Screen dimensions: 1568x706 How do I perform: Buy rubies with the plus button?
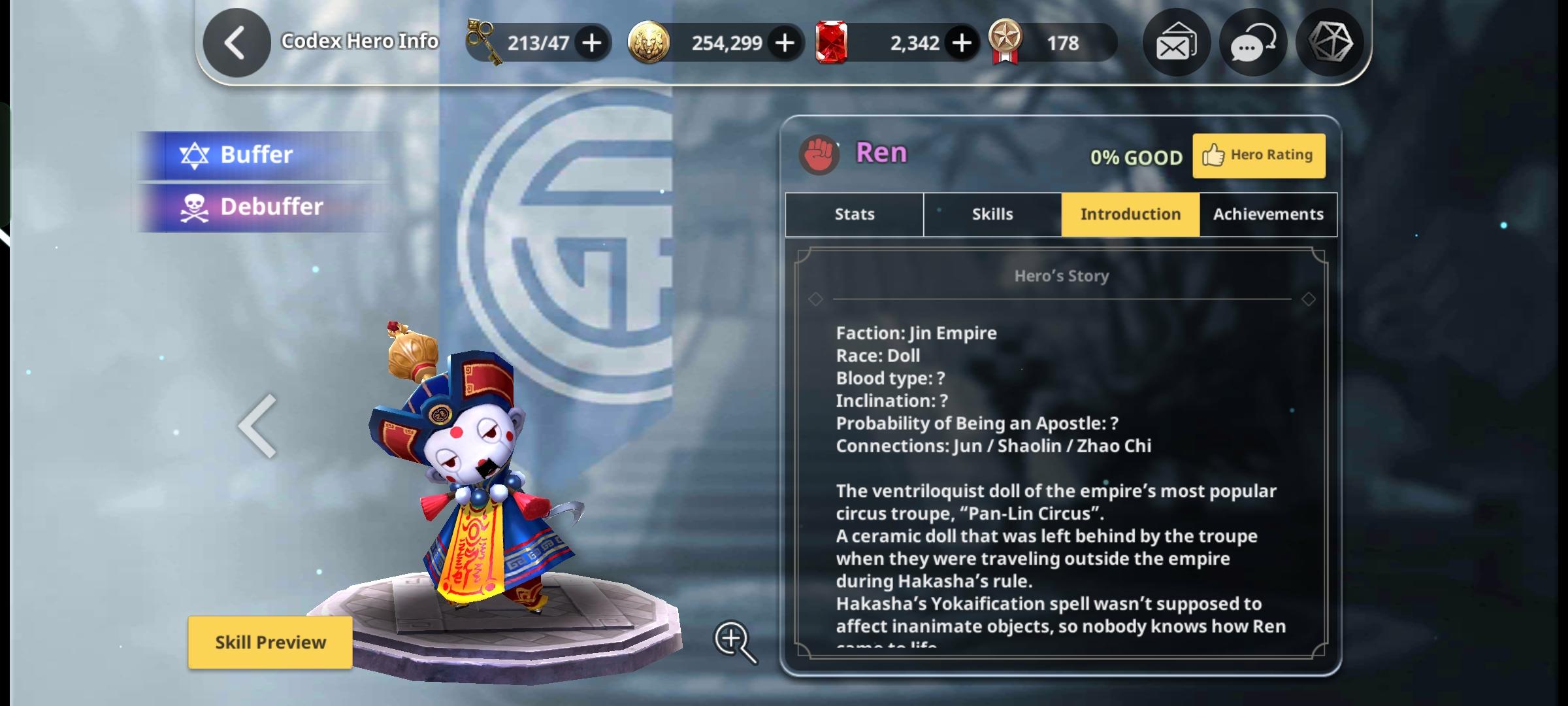961,43
